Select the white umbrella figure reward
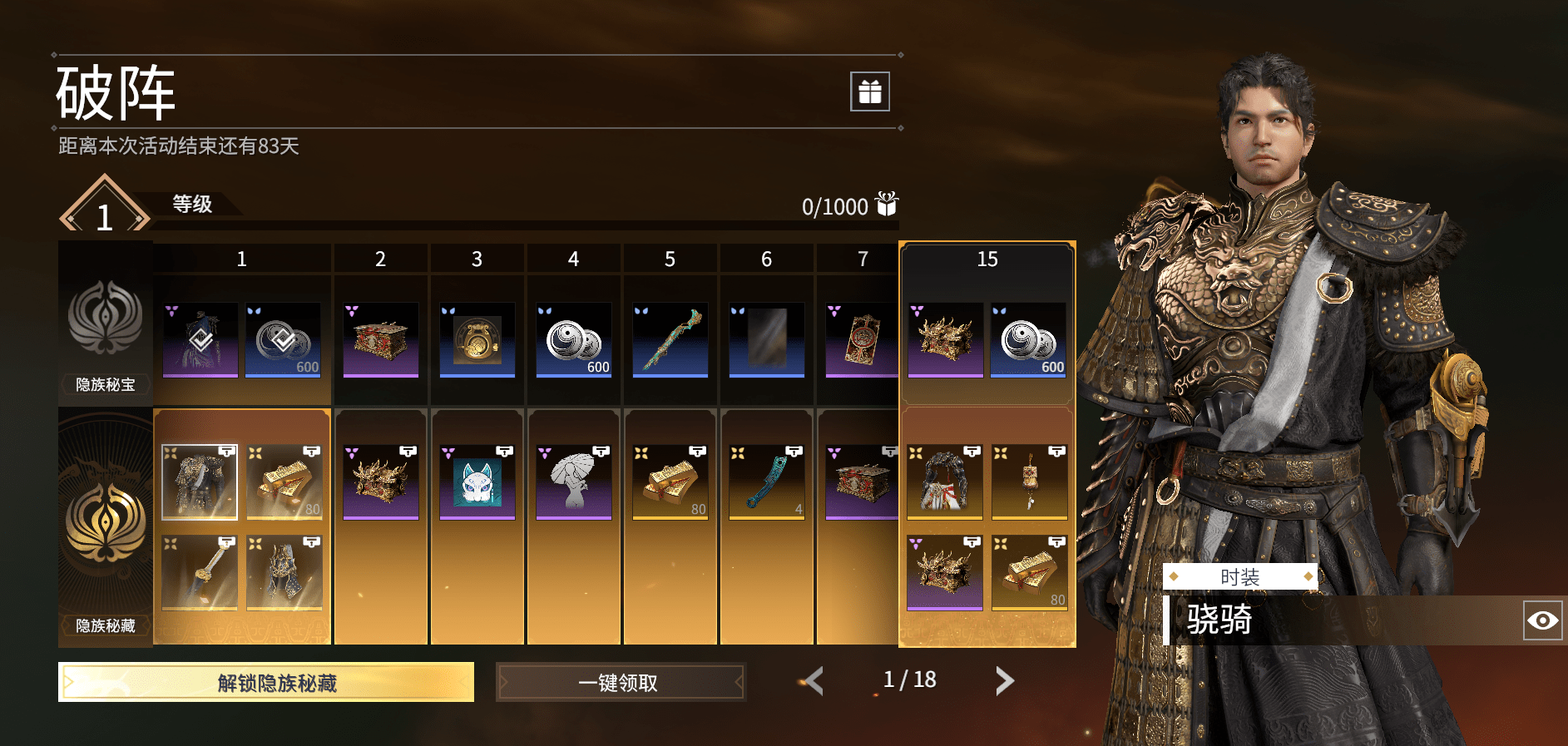The height and width of the screenshot is (746, 1568). pyautogui.click(x=574, y=482)
